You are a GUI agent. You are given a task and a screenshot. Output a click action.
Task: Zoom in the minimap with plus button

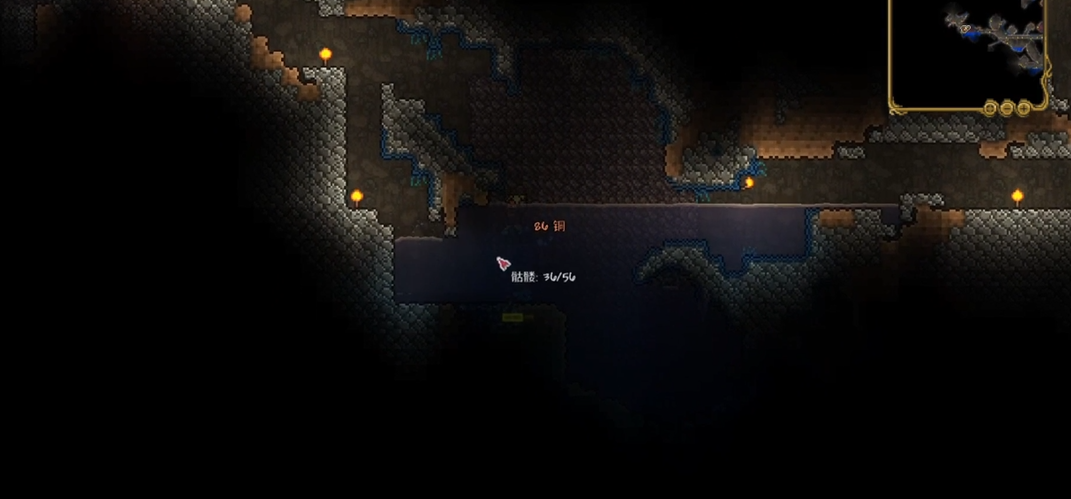1025,107
